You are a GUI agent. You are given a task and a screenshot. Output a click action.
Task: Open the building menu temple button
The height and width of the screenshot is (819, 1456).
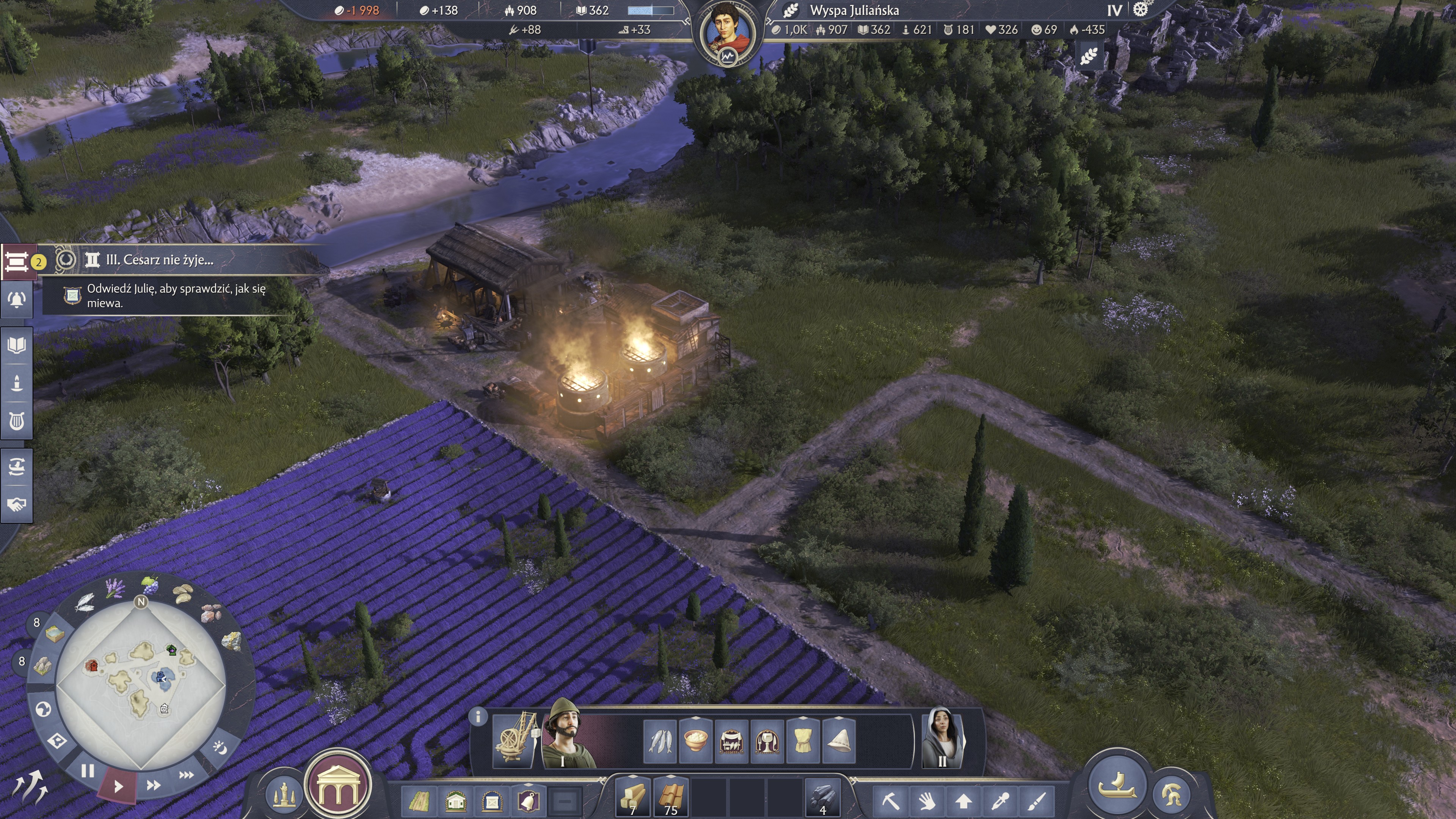pyautogui.click(x=338, y=786)
